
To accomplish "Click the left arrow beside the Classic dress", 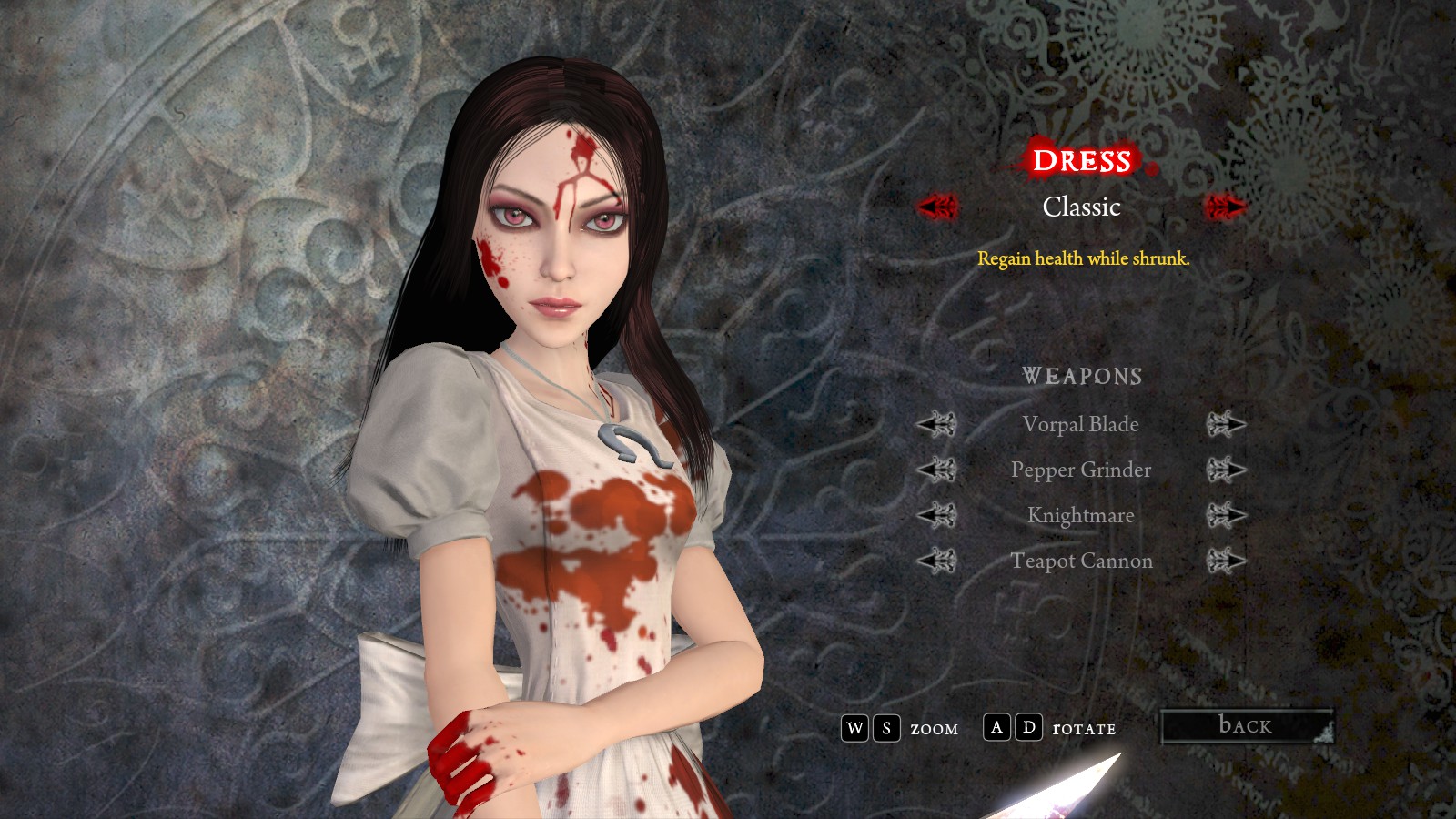I will 937,207.
